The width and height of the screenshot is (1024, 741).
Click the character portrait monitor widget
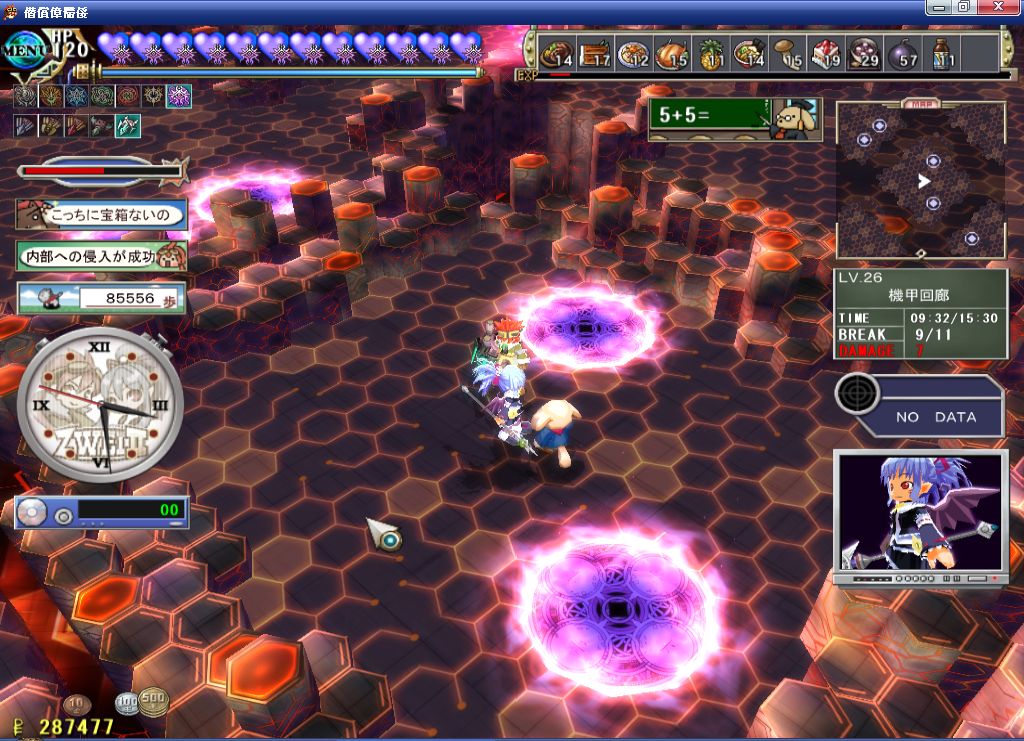tap(920, 516)
